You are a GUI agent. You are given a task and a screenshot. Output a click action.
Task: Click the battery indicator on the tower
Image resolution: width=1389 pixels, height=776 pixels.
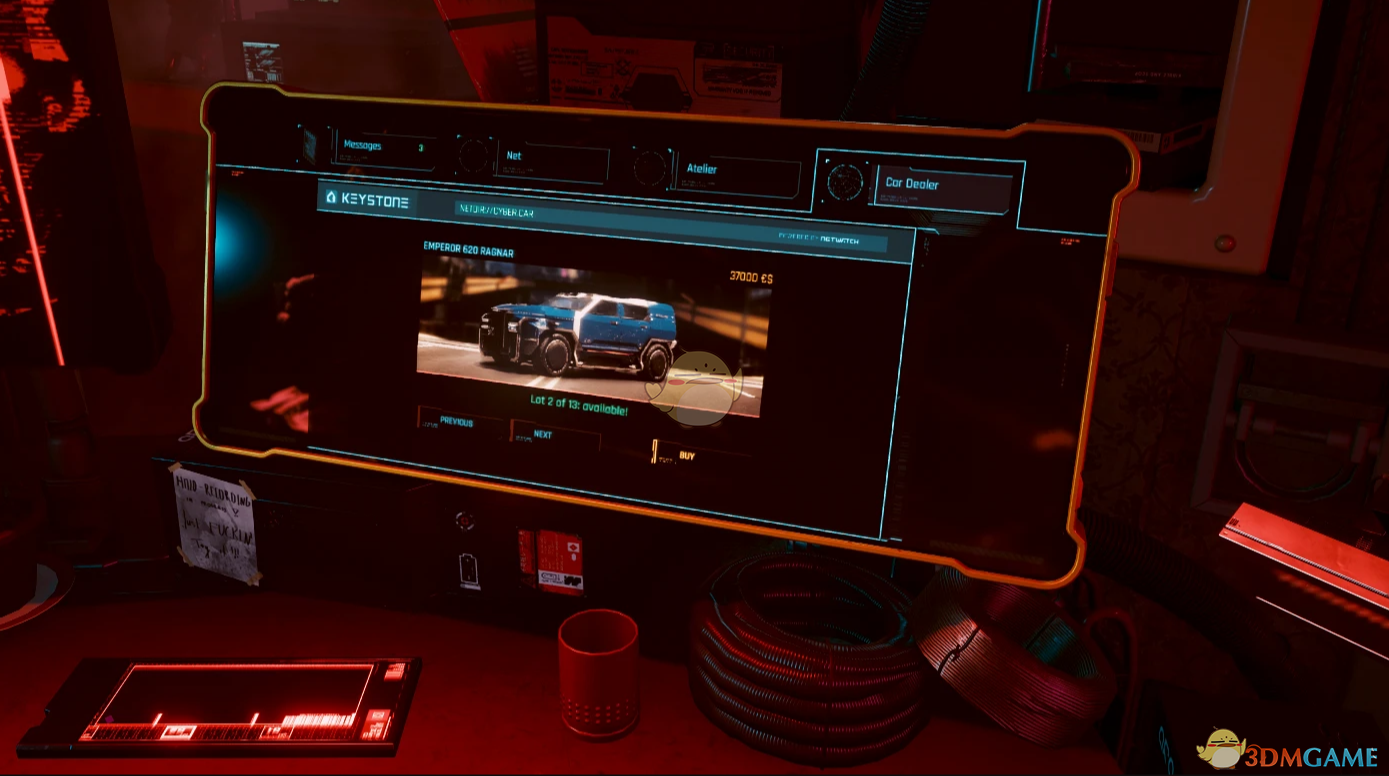468,568
